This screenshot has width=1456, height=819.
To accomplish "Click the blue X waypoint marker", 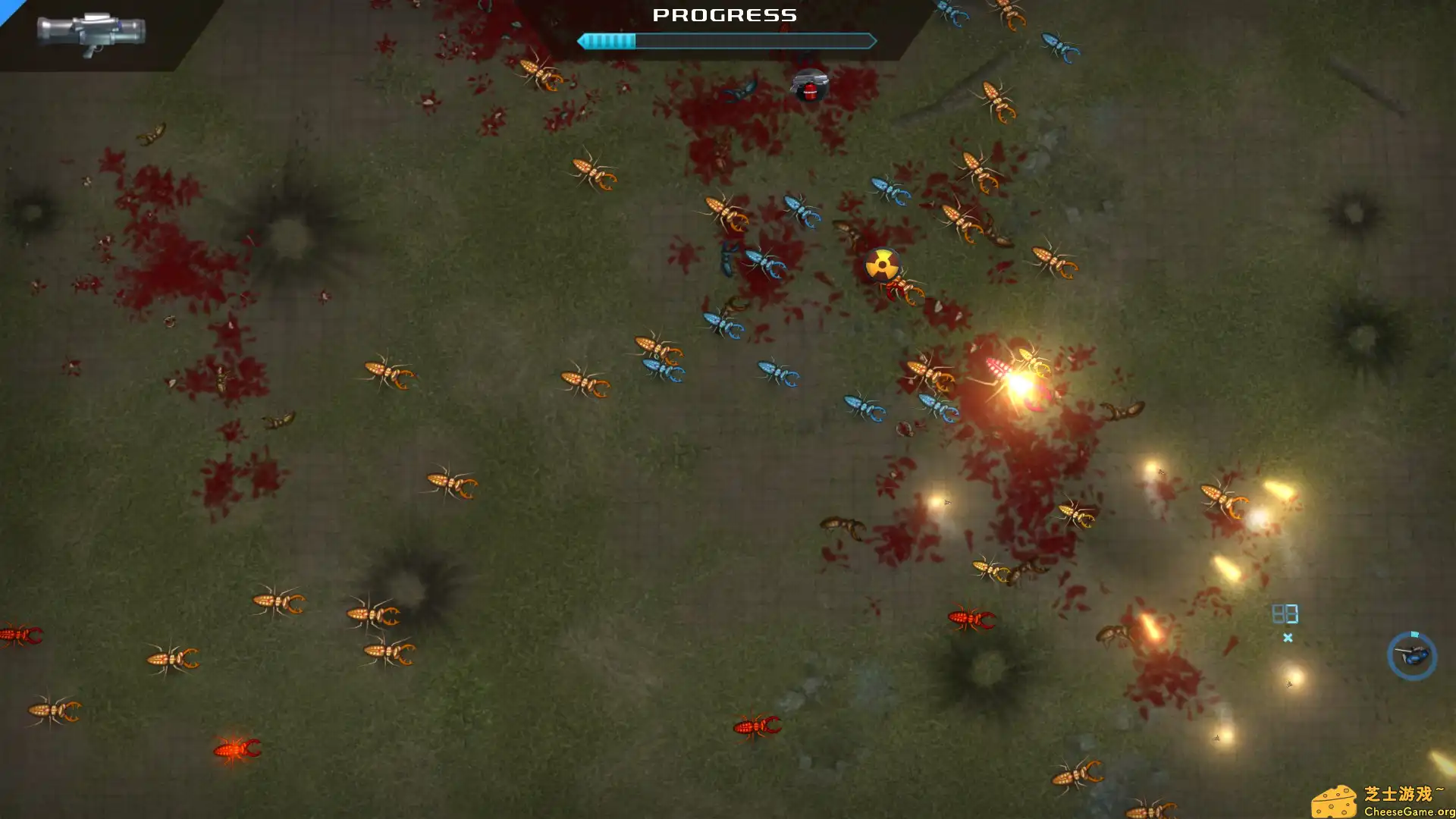I will (x=1287, y=639).
